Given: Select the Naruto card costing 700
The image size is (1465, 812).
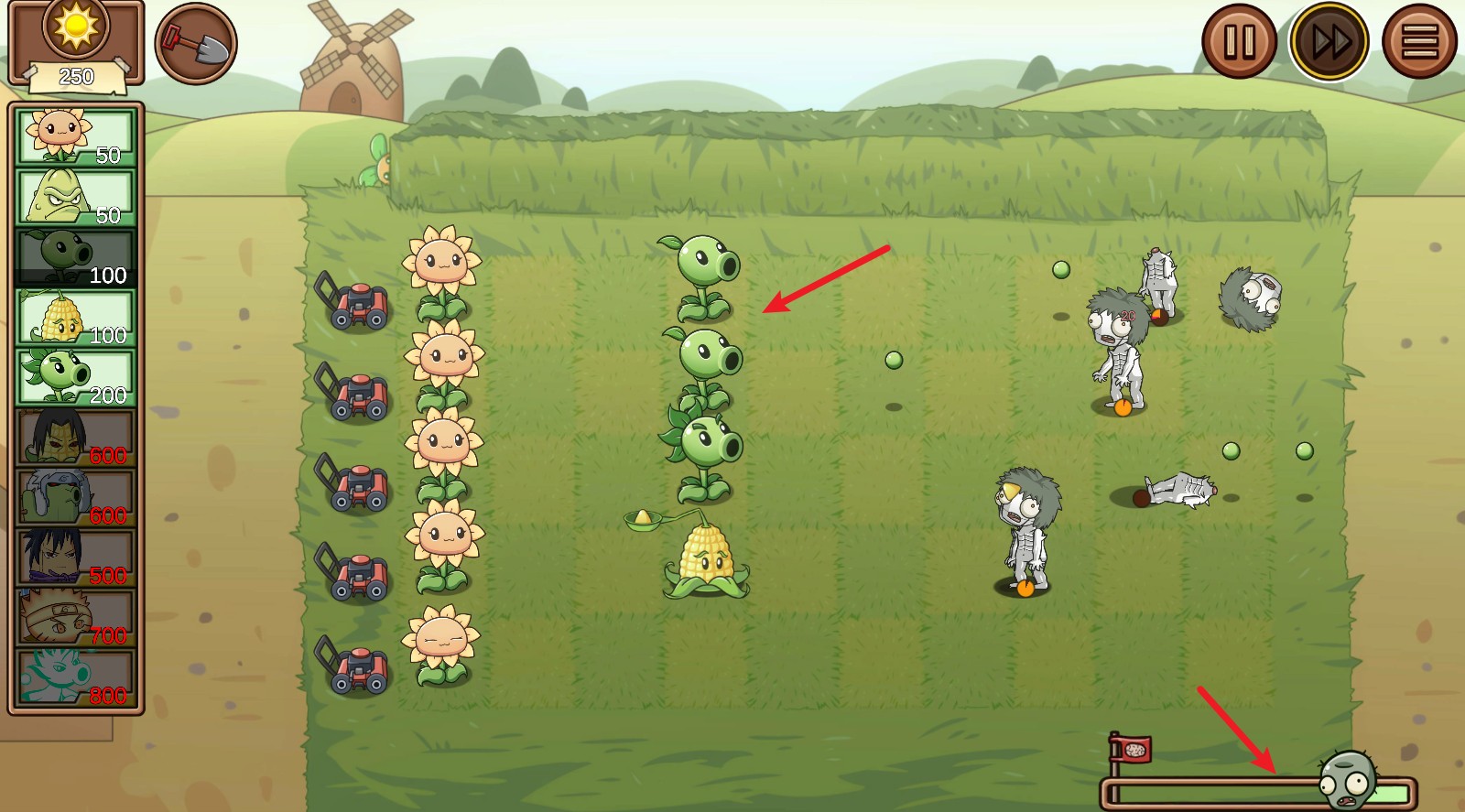Looking at the screenshot, I should [73, 616].
